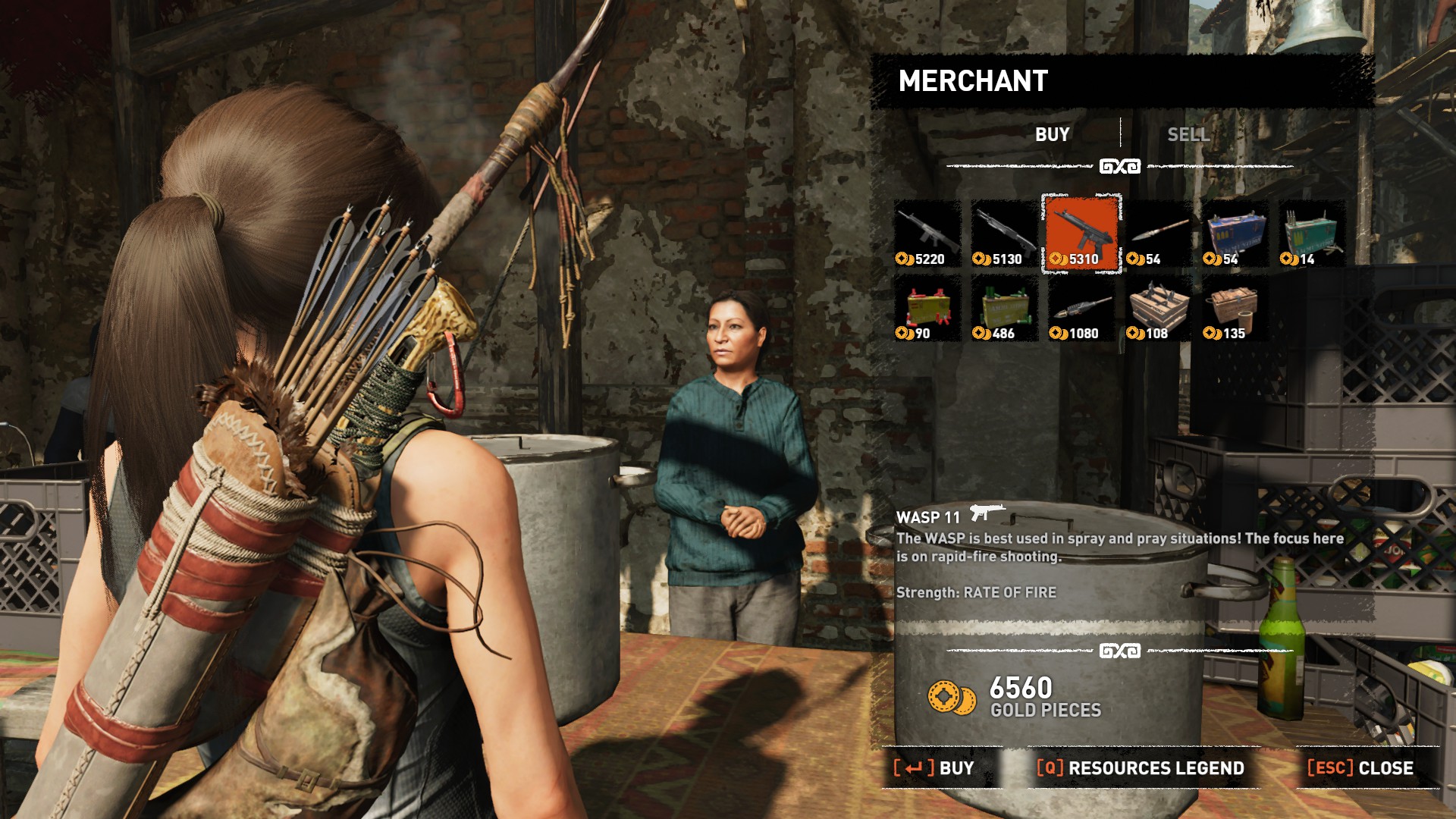Select the red shotgun shells box for 90
The width and height of the screenshot is (1456, 819).
927,308
